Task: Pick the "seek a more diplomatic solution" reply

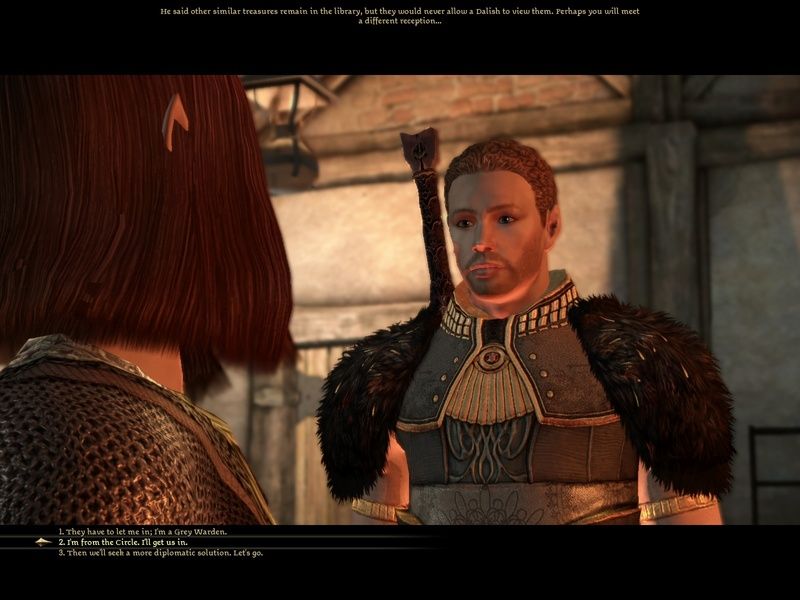Action: (160, 552)
